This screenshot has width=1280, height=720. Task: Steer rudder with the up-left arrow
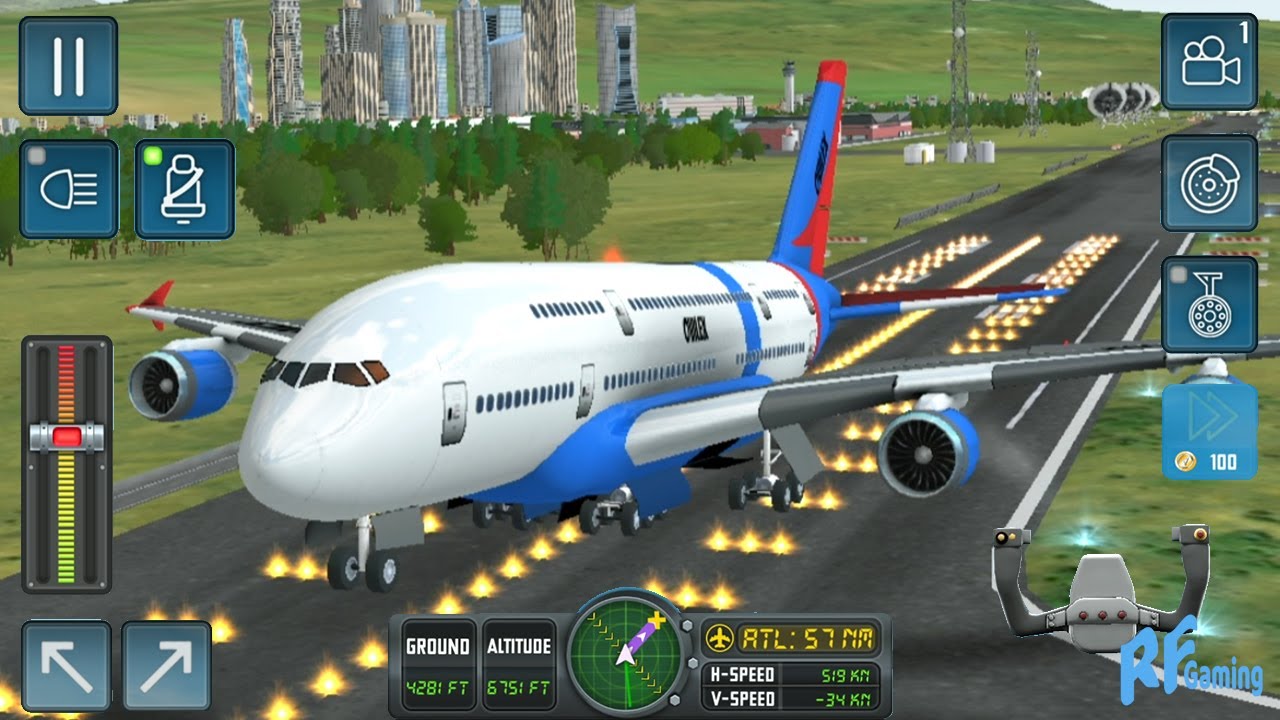pyautogui.click(x=66, y=666)
